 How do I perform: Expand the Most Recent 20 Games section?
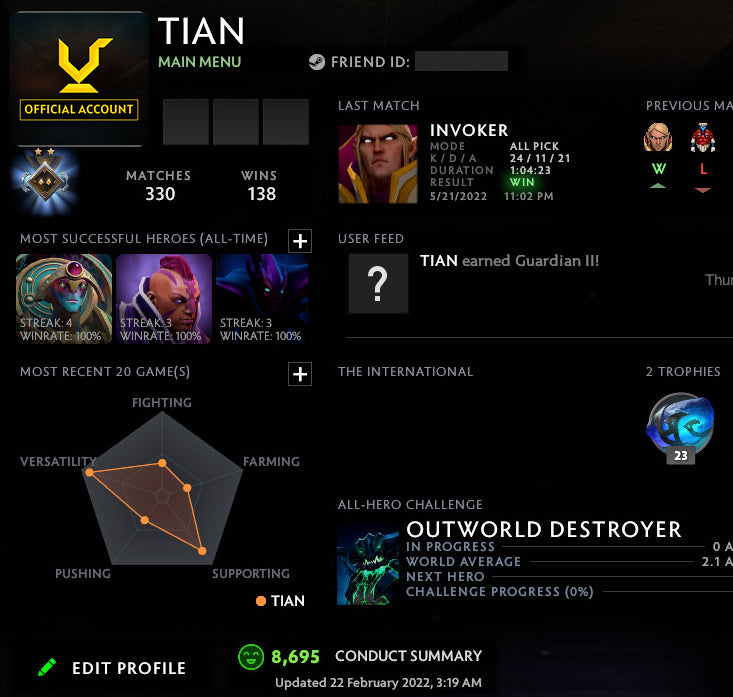[300, 373]
